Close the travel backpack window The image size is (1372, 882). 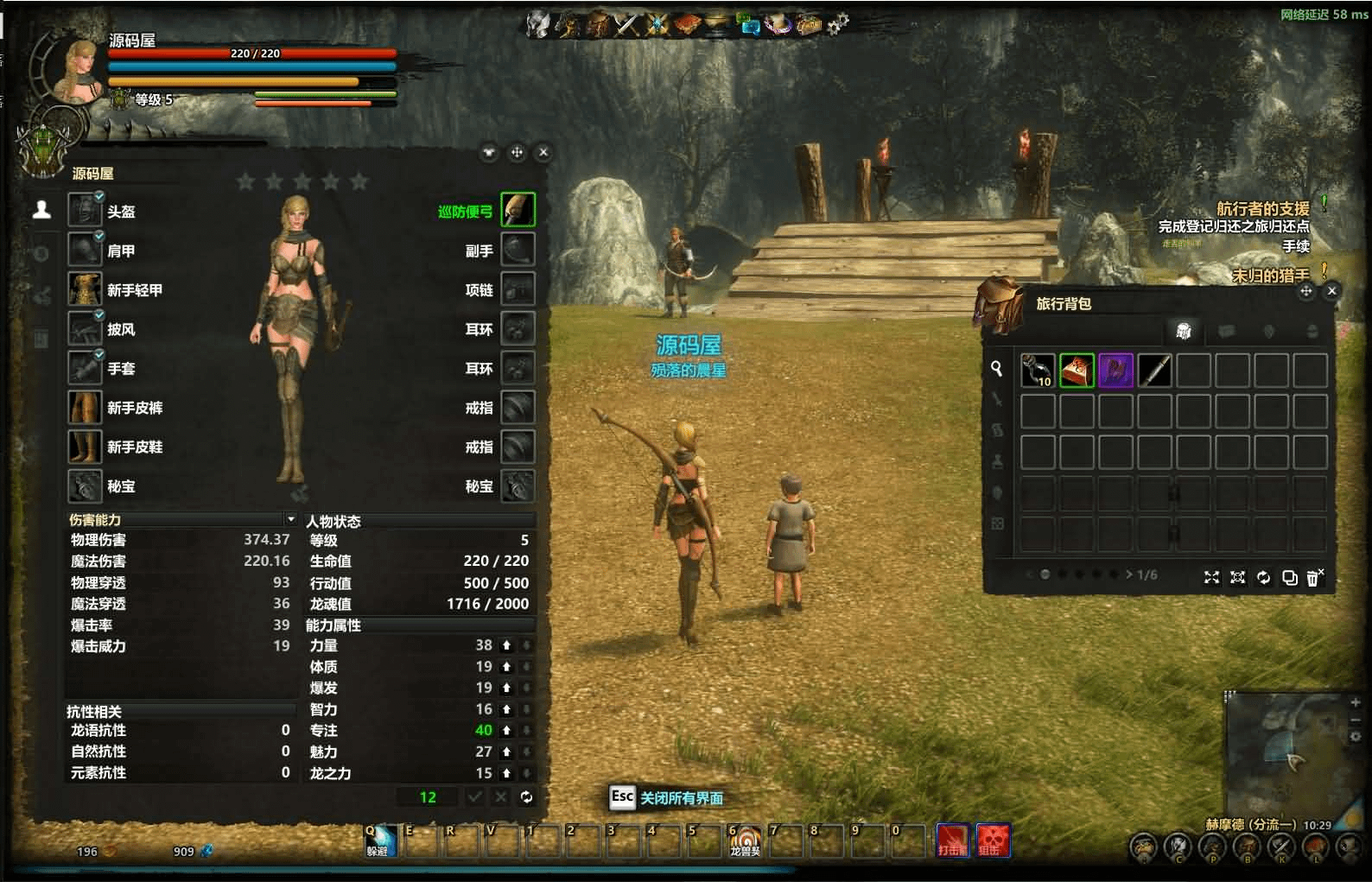pyautogui.click(x=1331, y=291)
